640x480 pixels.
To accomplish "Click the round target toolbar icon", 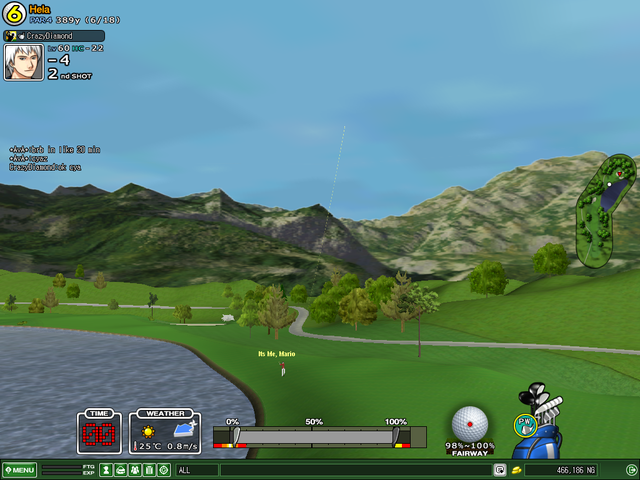I will coord(163,470).
